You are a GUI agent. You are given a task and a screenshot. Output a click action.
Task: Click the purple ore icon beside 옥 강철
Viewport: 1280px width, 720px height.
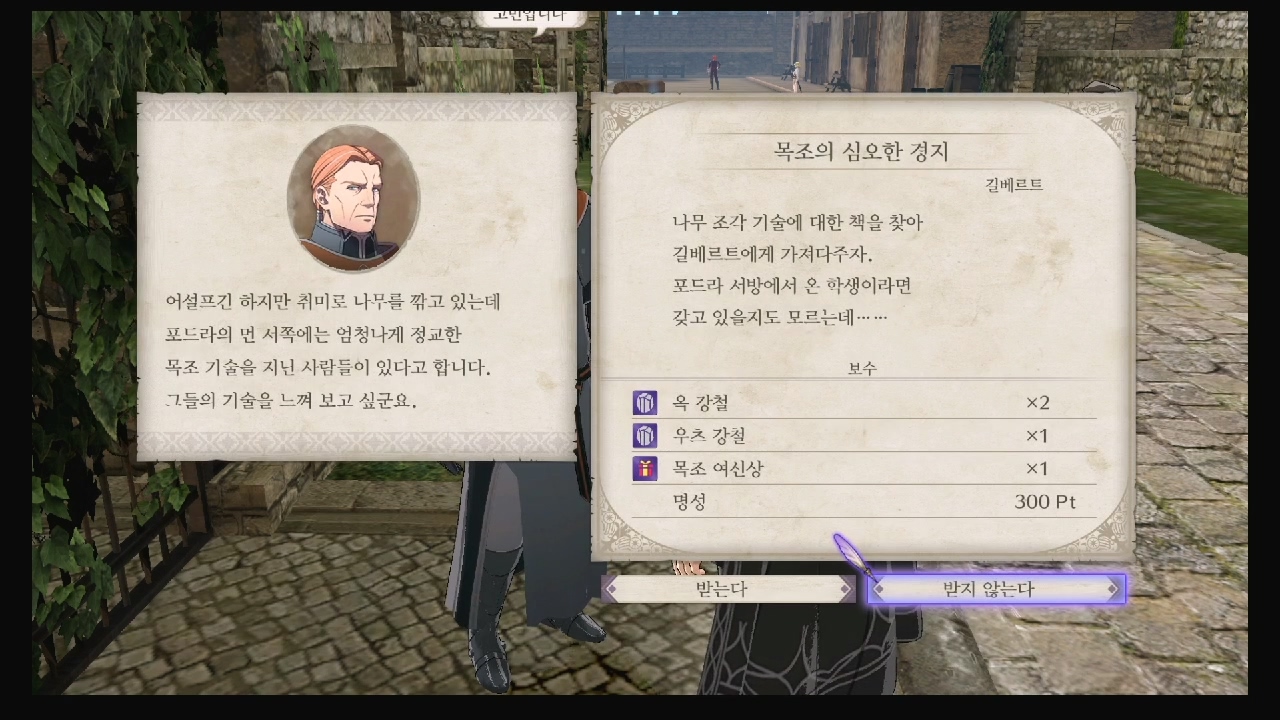click(x=644, y=404)
